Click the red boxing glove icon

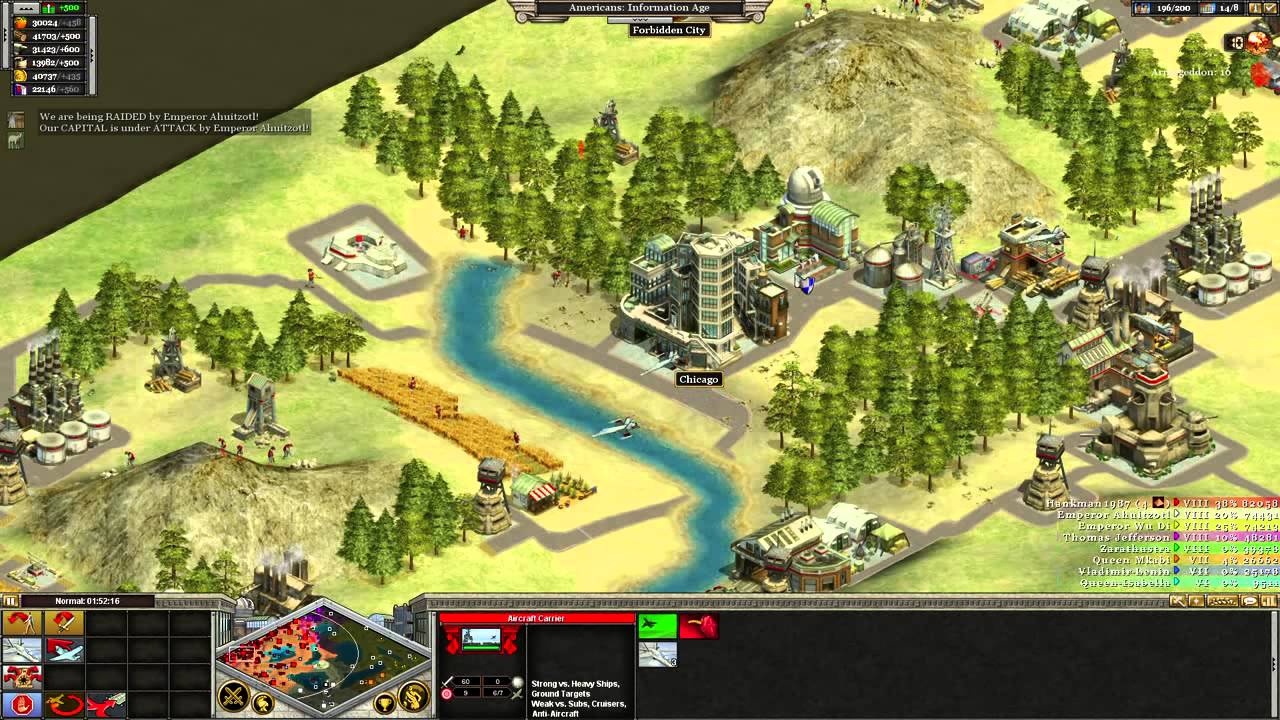pos(698,627)
